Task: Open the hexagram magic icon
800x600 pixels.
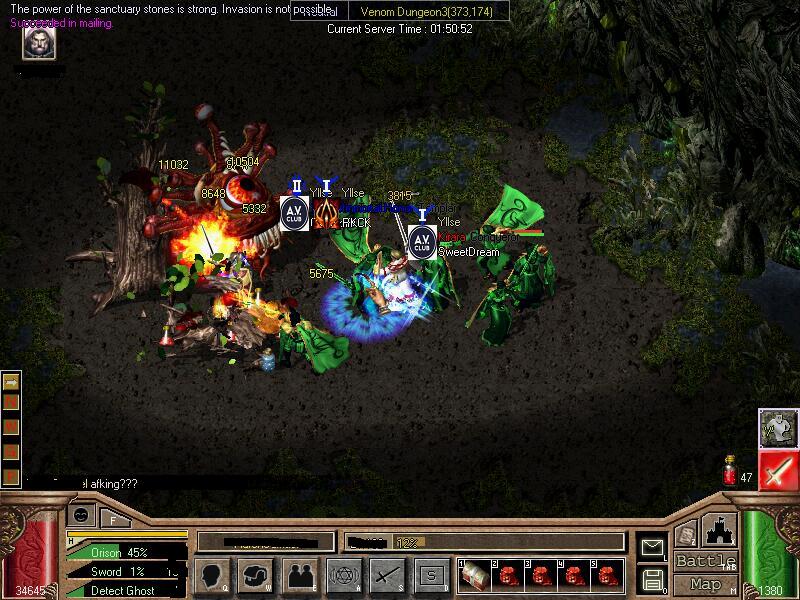Action: 343,574
